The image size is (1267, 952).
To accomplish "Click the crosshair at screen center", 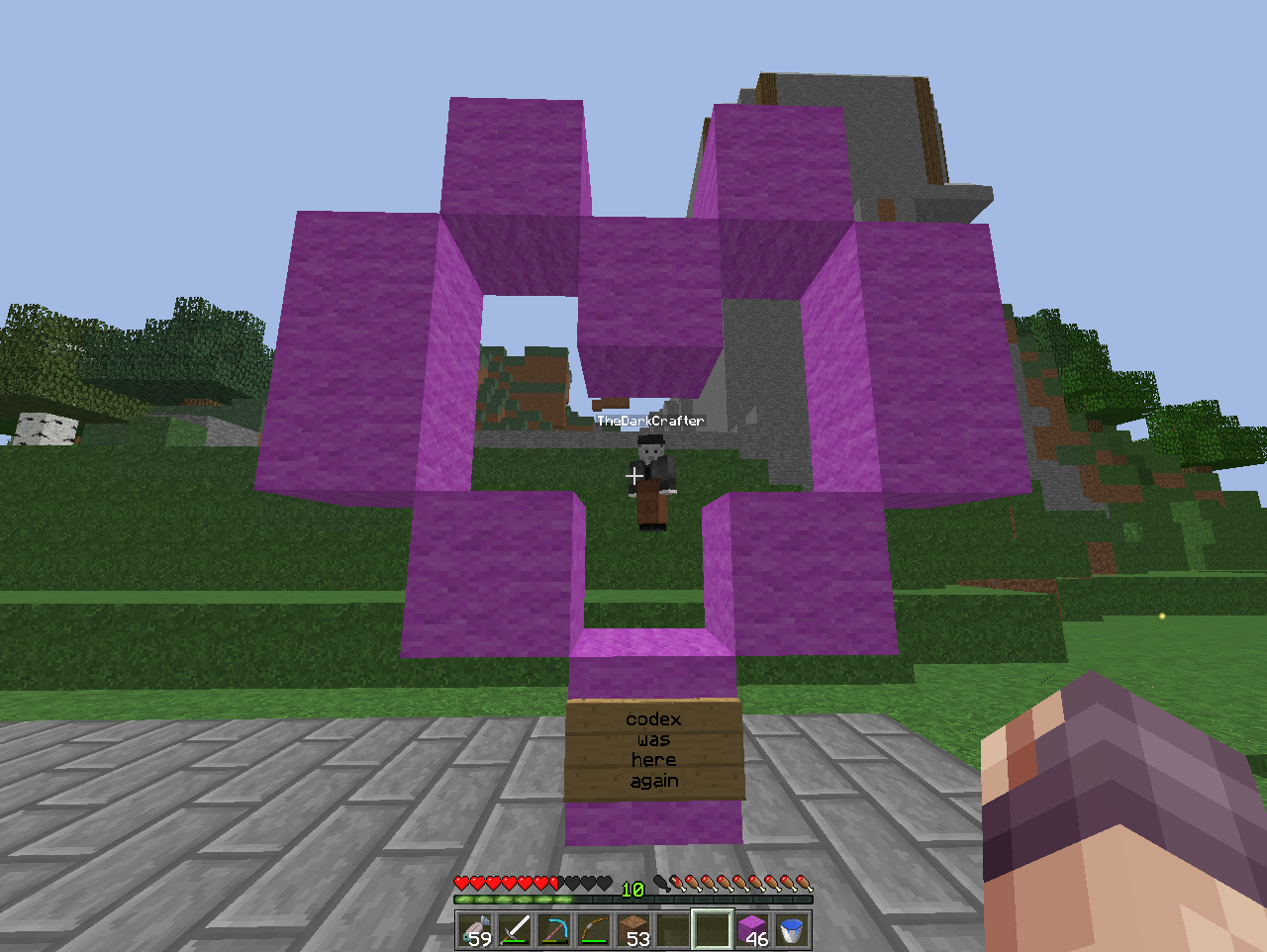I will pyautogui.click(x=633, y=476).
